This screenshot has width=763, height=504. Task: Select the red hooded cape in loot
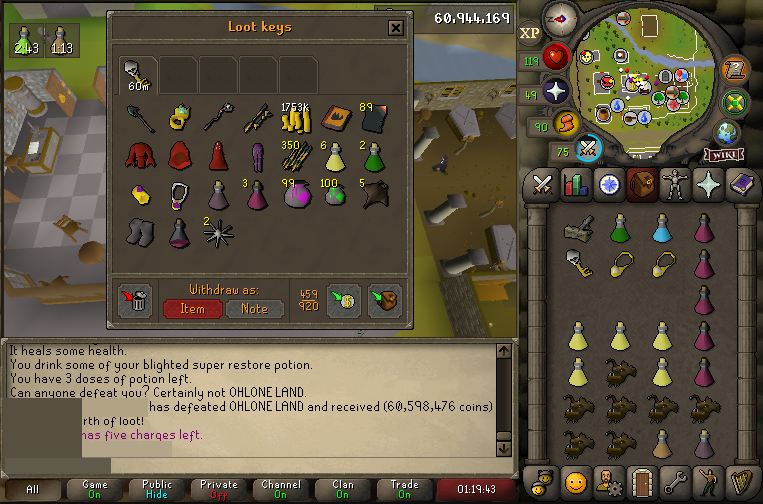pyautogui.click(x=137, y=156)
